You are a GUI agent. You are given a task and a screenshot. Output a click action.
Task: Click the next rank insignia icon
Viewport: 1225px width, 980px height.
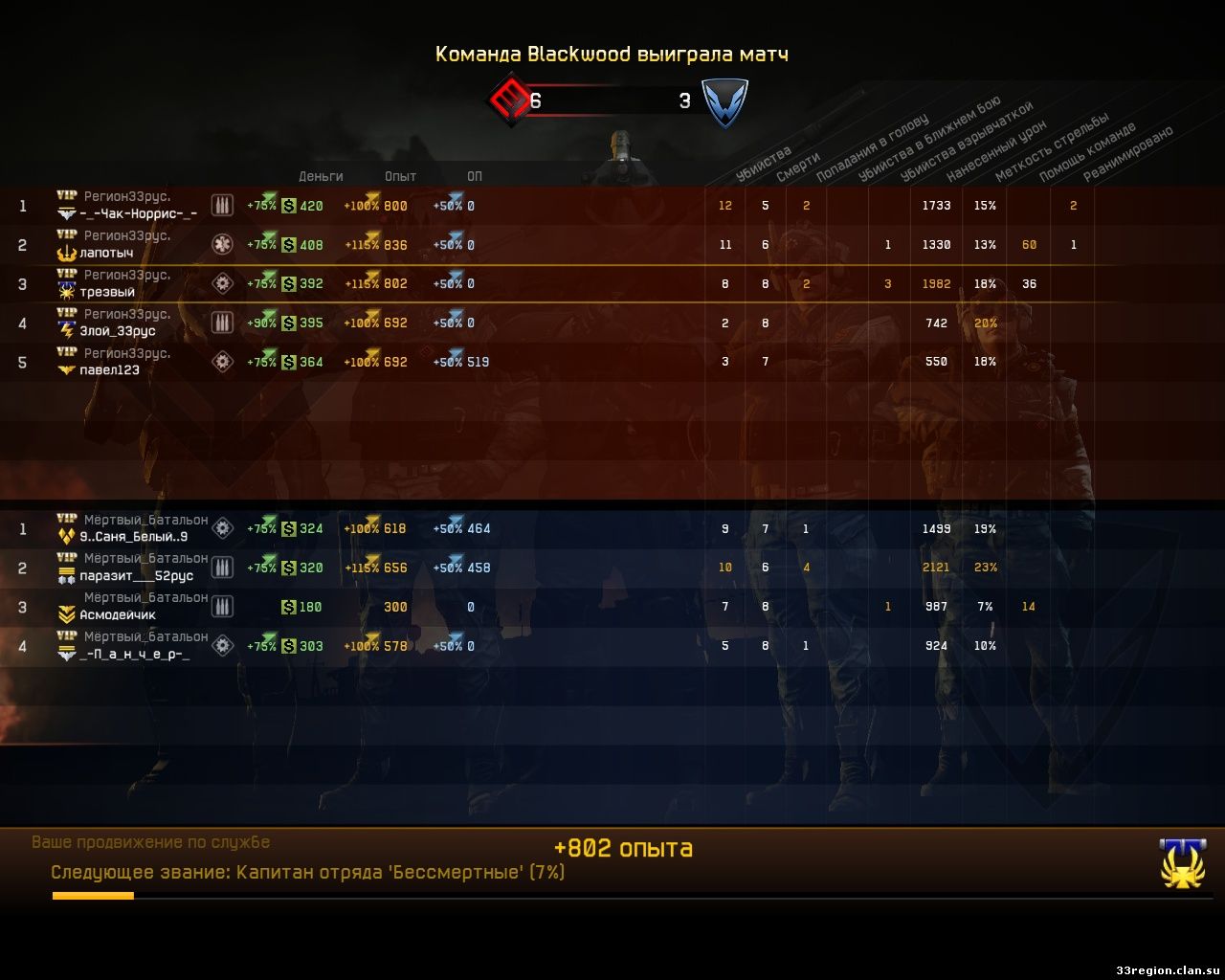coord(1182,863)
